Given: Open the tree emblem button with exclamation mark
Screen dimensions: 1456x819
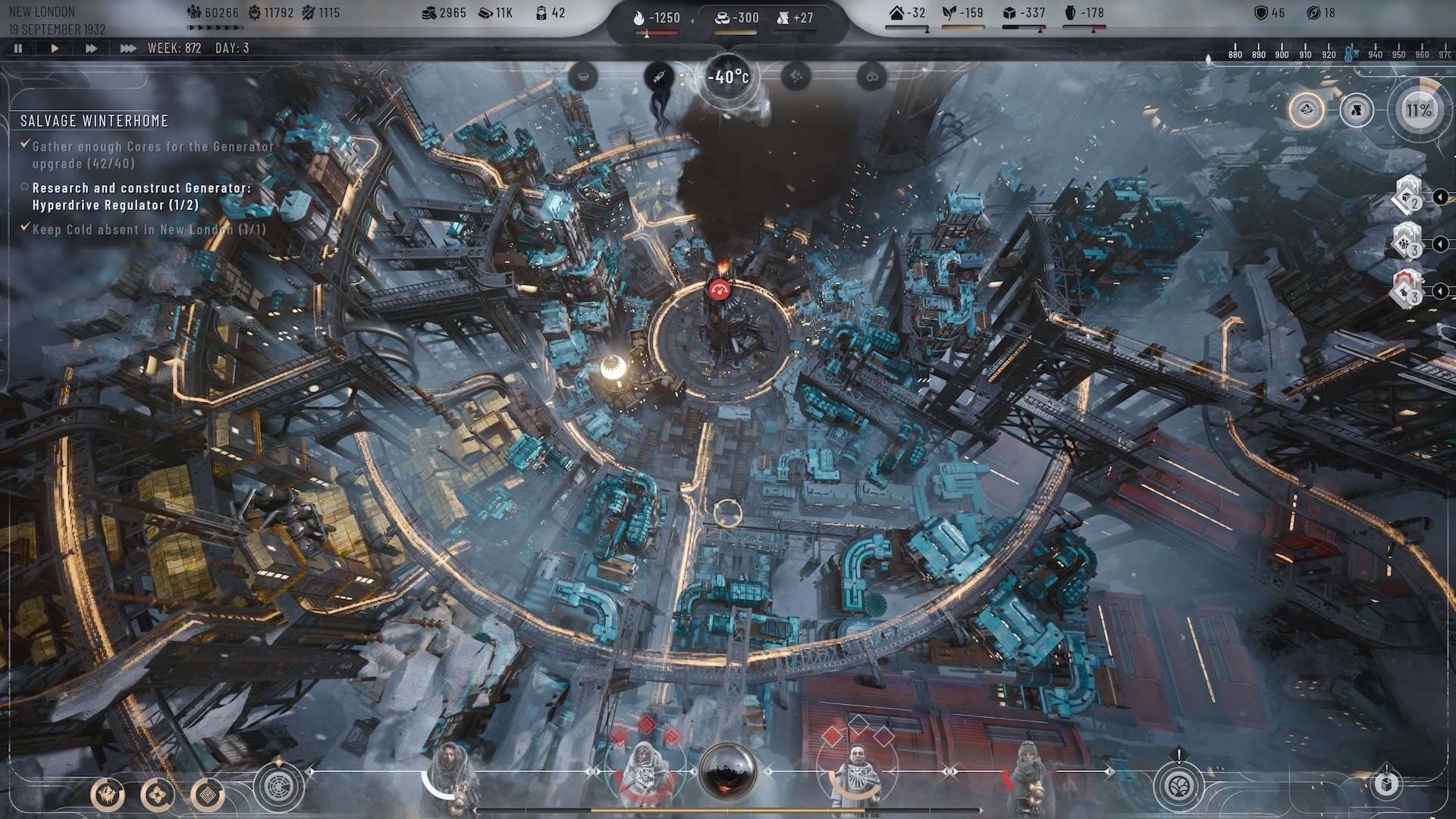Looking at the screenshot, I should point(1179,786).
